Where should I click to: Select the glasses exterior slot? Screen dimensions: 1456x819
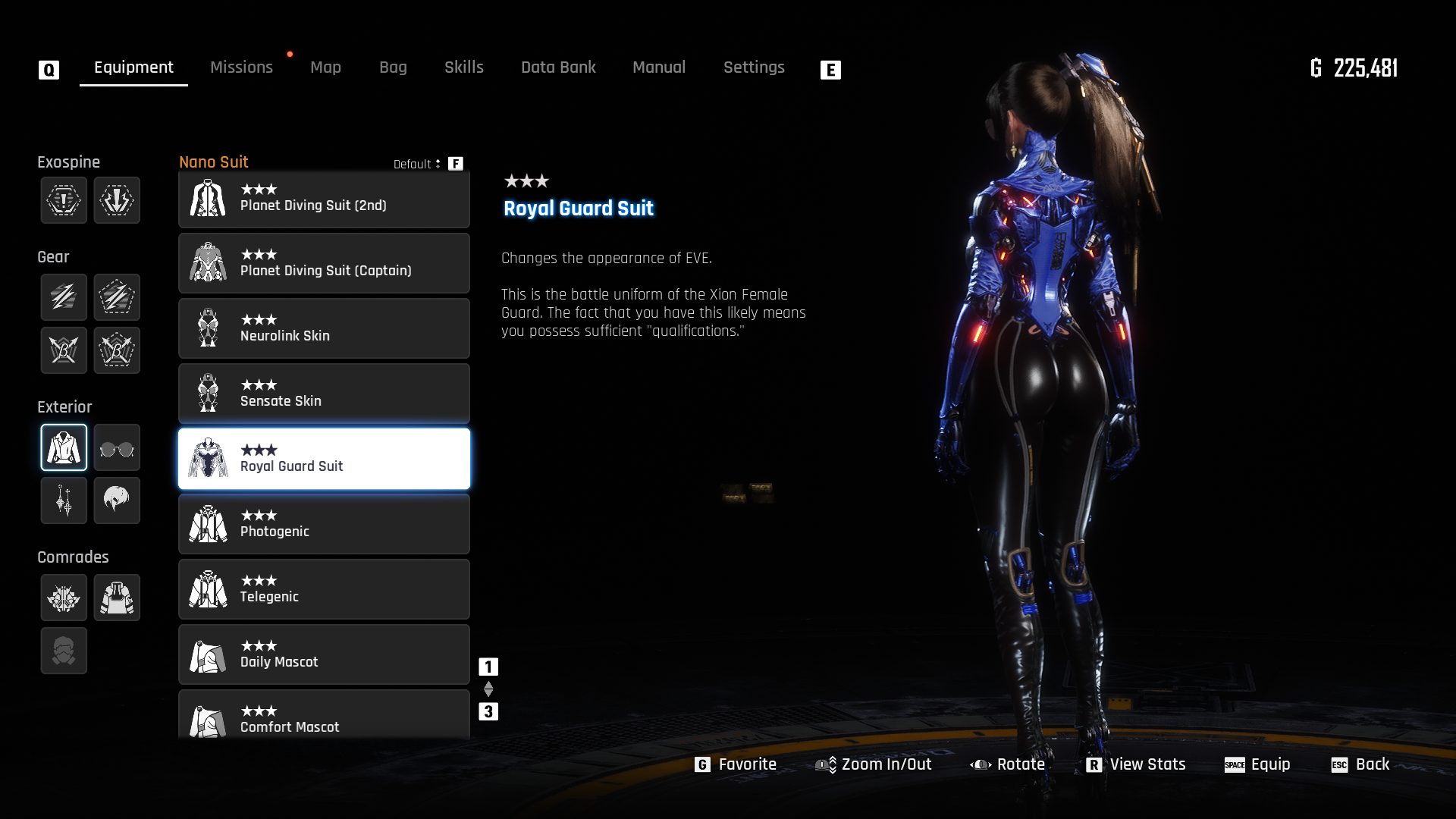[x=117, y=448]
